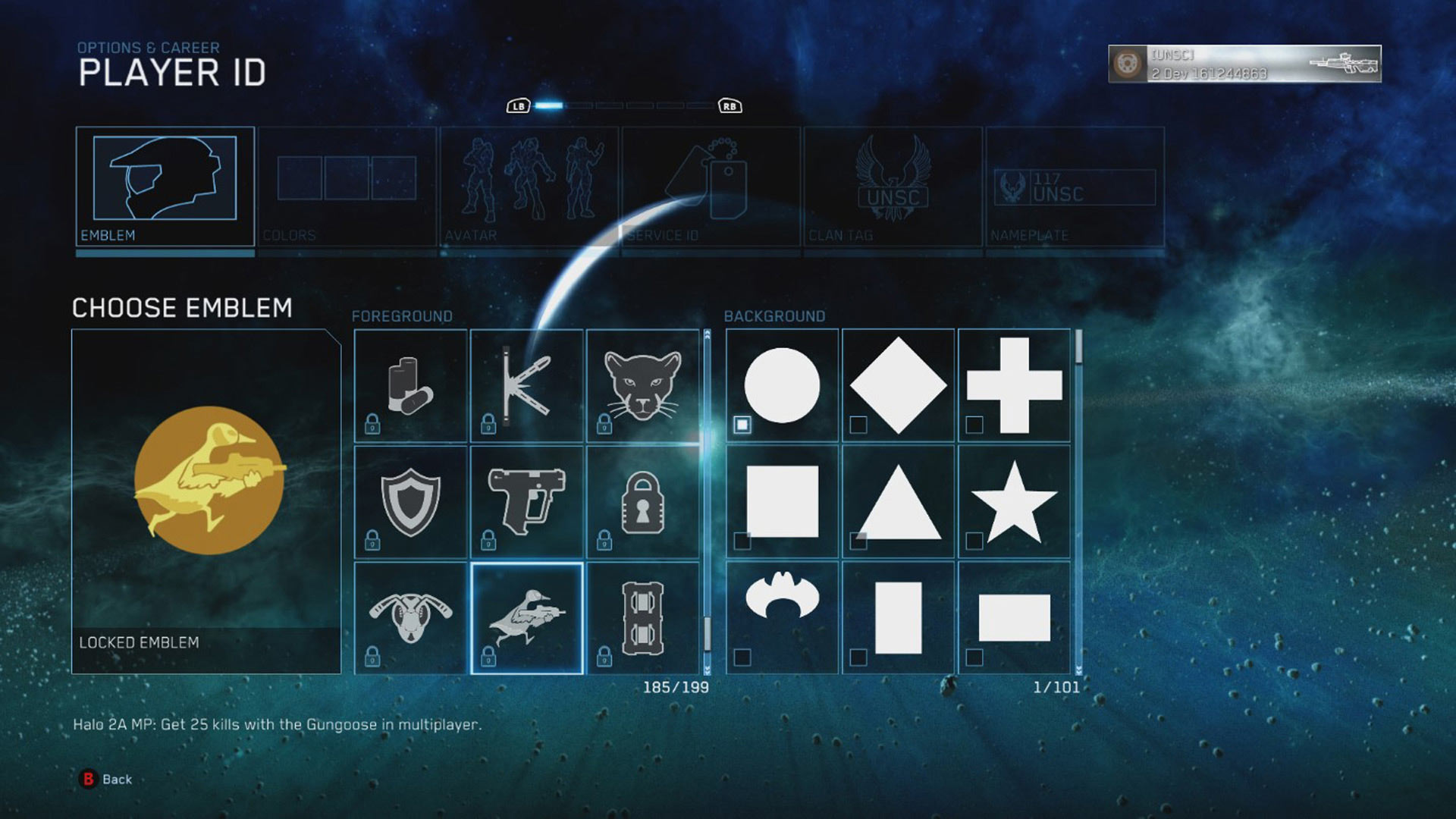The height and width of the screenshot is (819, 1456).
Task: Select the shotgun shells foreground emblem
Action: tap(410, 386)
